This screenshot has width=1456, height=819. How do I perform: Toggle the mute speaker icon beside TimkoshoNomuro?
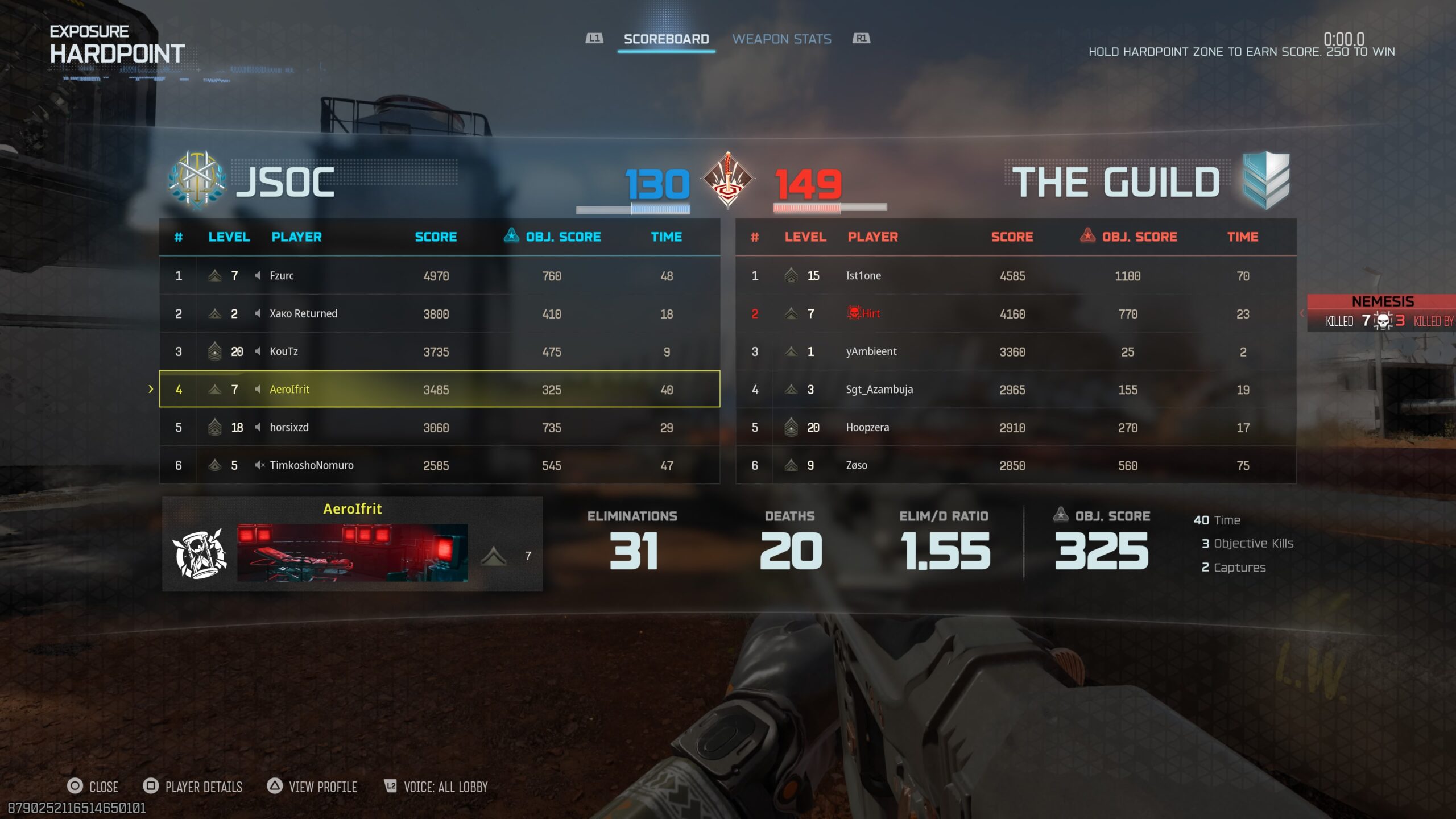click(x=259, y=465)
